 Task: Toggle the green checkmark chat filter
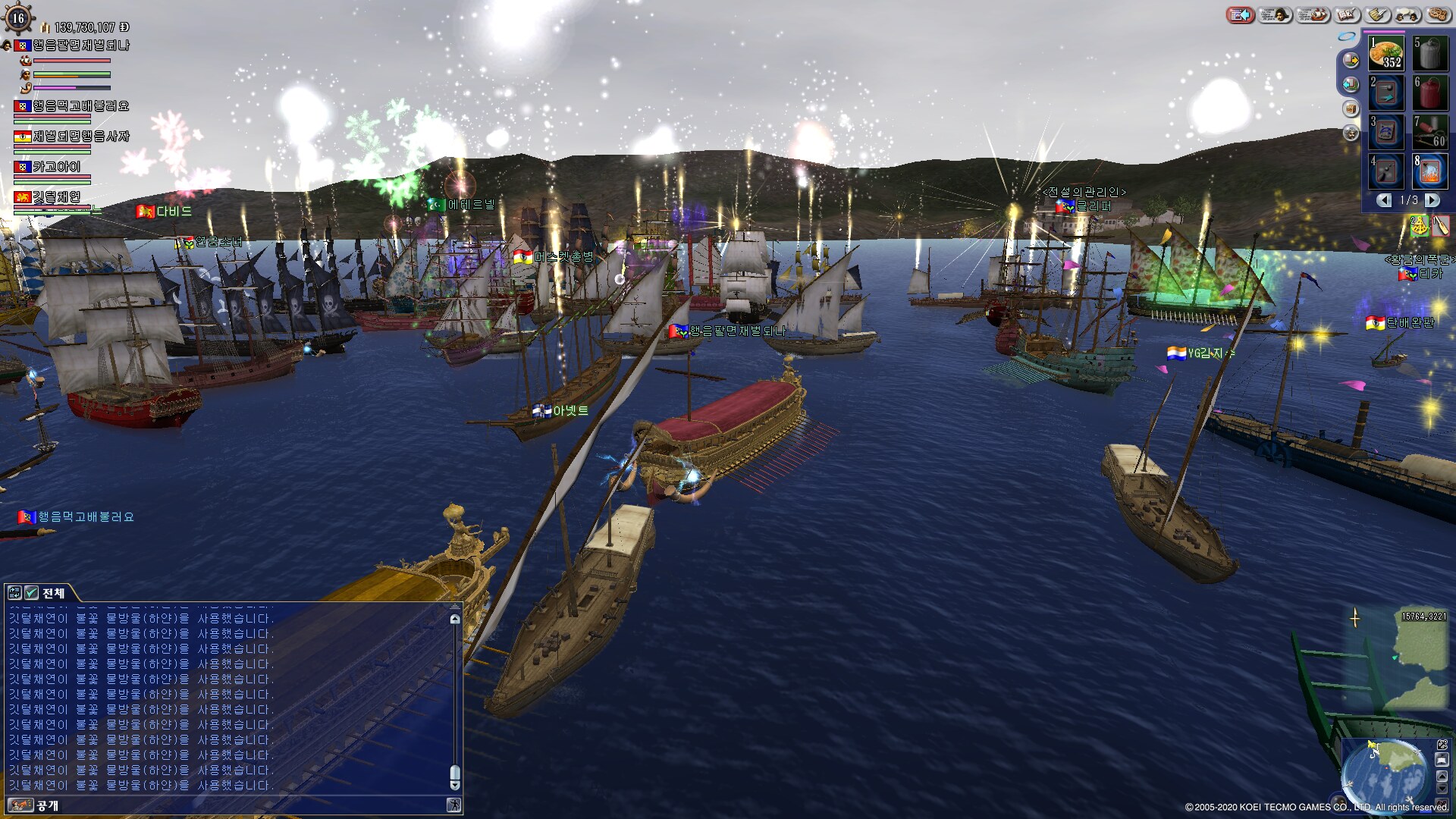[31, 593]
